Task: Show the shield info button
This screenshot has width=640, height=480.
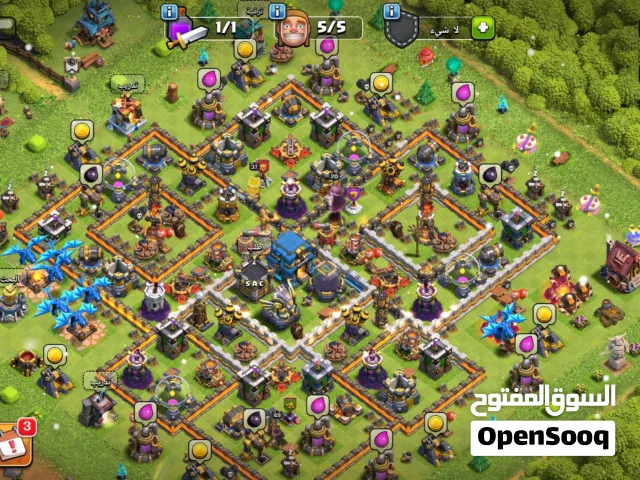Action: (391, 11)
